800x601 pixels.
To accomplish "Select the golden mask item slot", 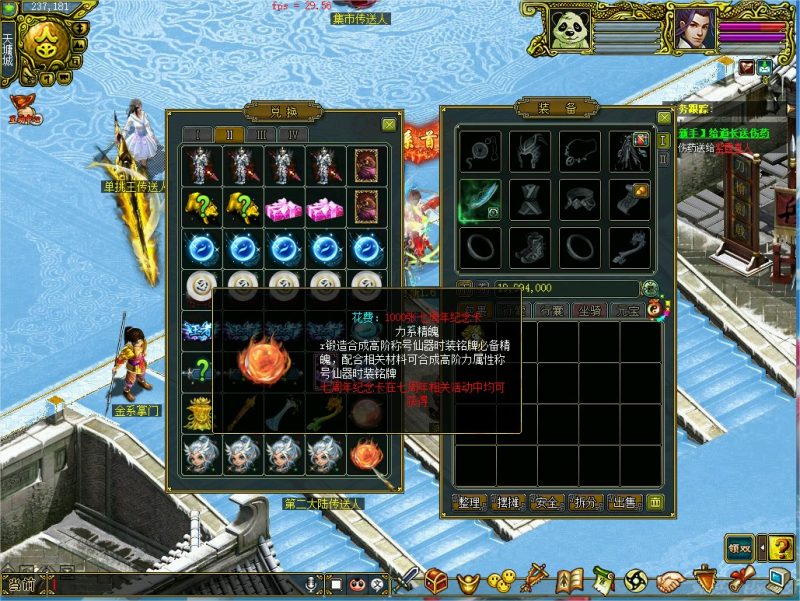I will pyautogui.click(x=198, y=412).
